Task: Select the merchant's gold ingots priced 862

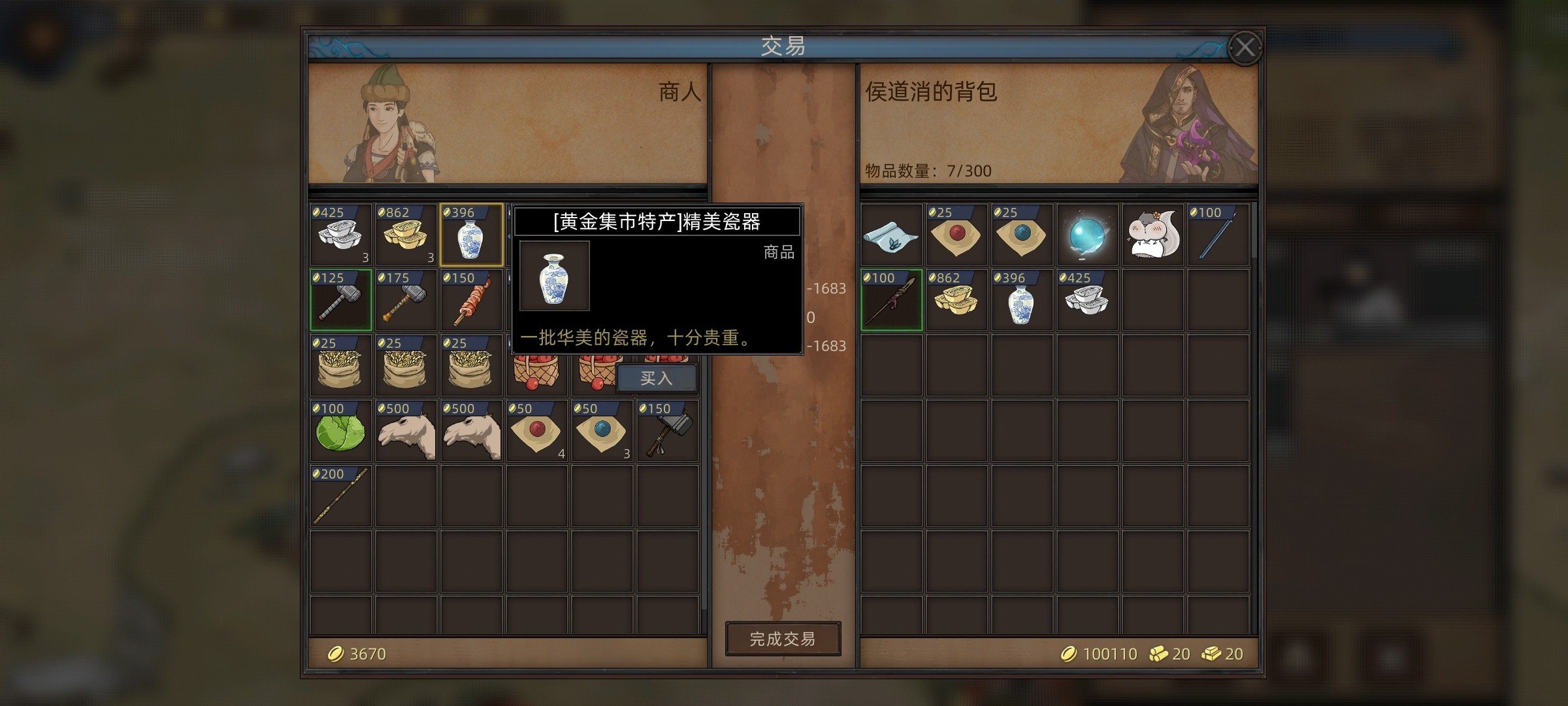Action: [406, 235]
